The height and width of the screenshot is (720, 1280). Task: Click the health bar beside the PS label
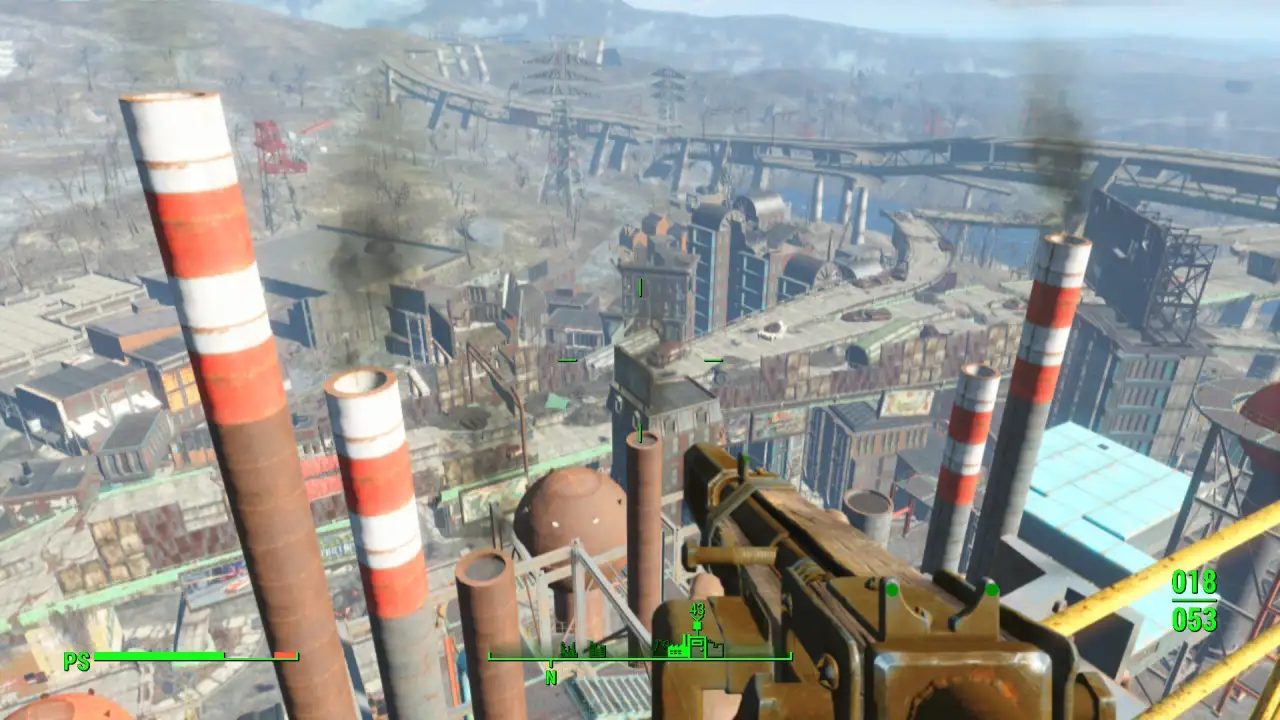(x=195, y=657)
